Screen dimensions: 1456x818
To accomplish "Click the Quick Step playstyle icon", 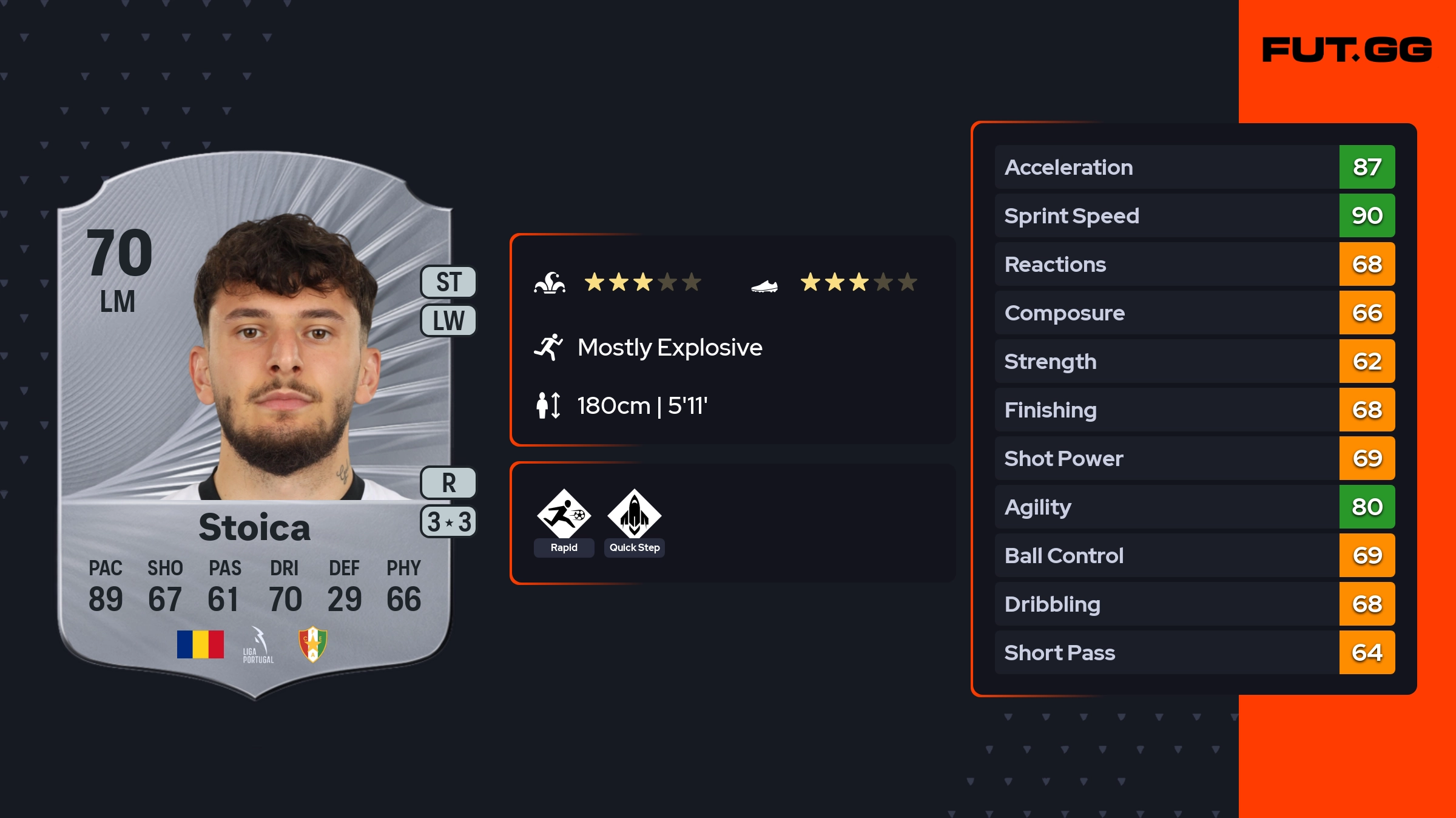I will coord(634,515).
